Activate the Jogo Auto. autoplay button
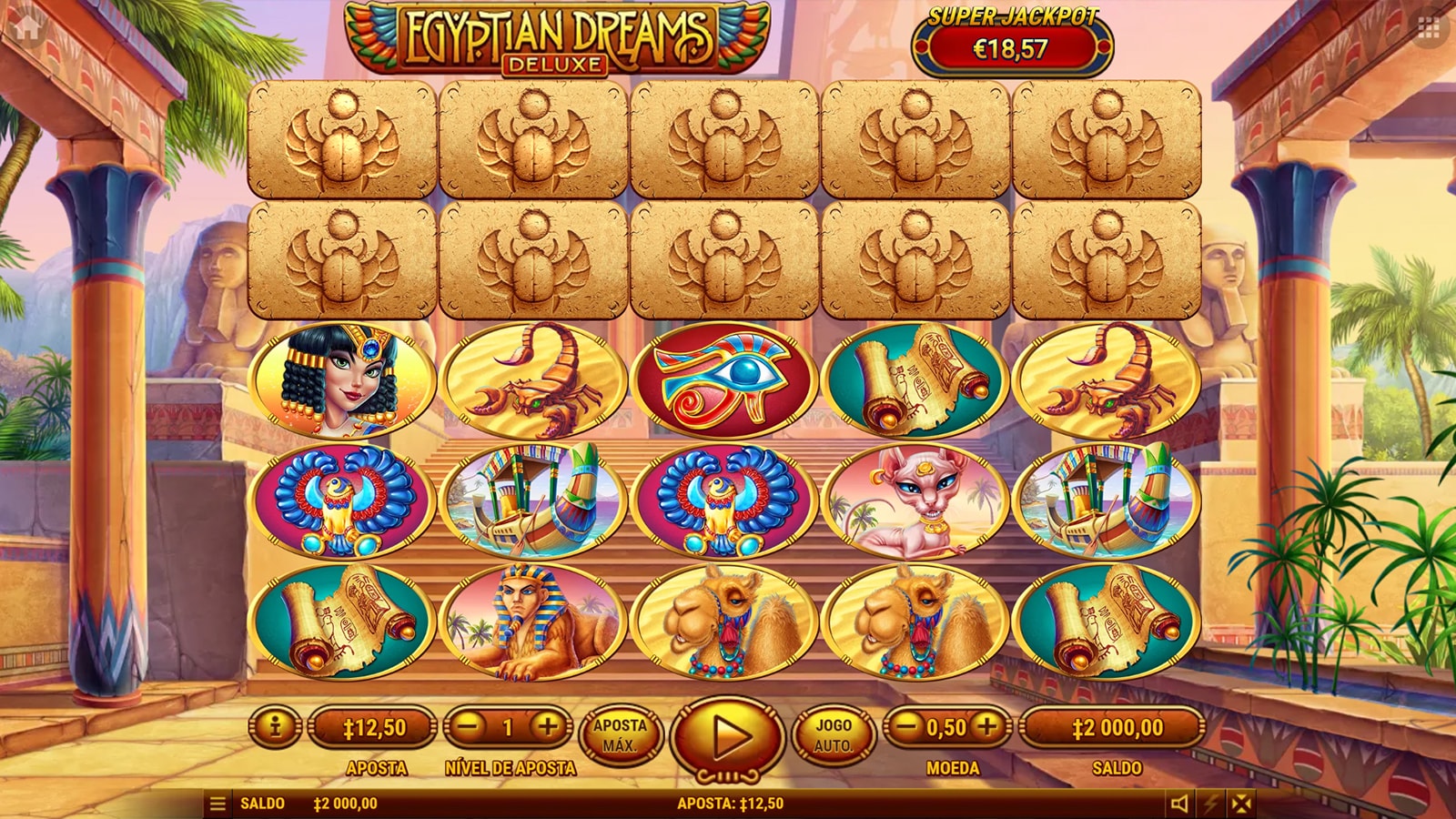 pos(833,735)
